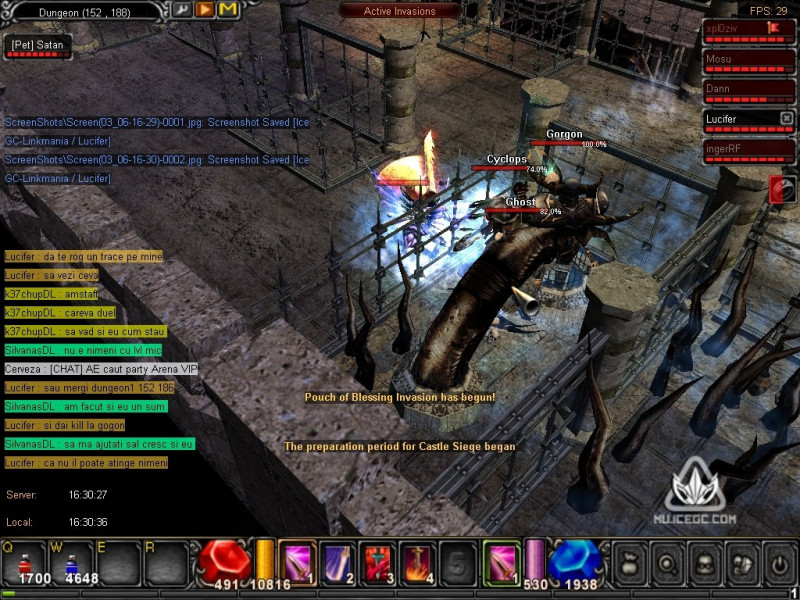This screenshot has width=800, height=600.
Task: Open the character helmet button
Action: tap(704, 563)
